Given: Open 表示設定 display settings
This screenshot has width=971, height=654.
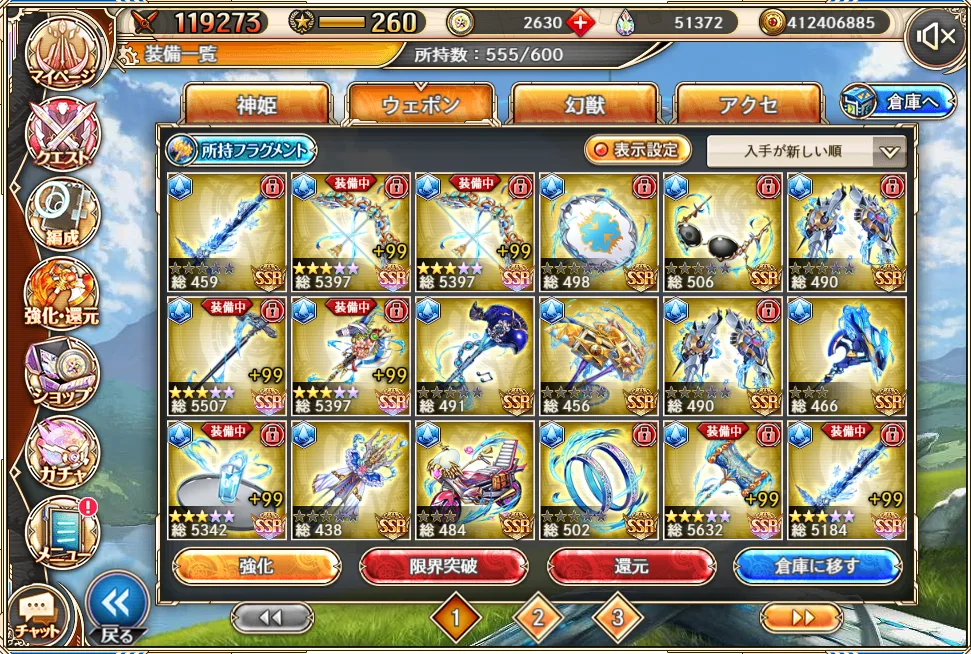Looking at the screenshot, I should (x=638, y=151).
